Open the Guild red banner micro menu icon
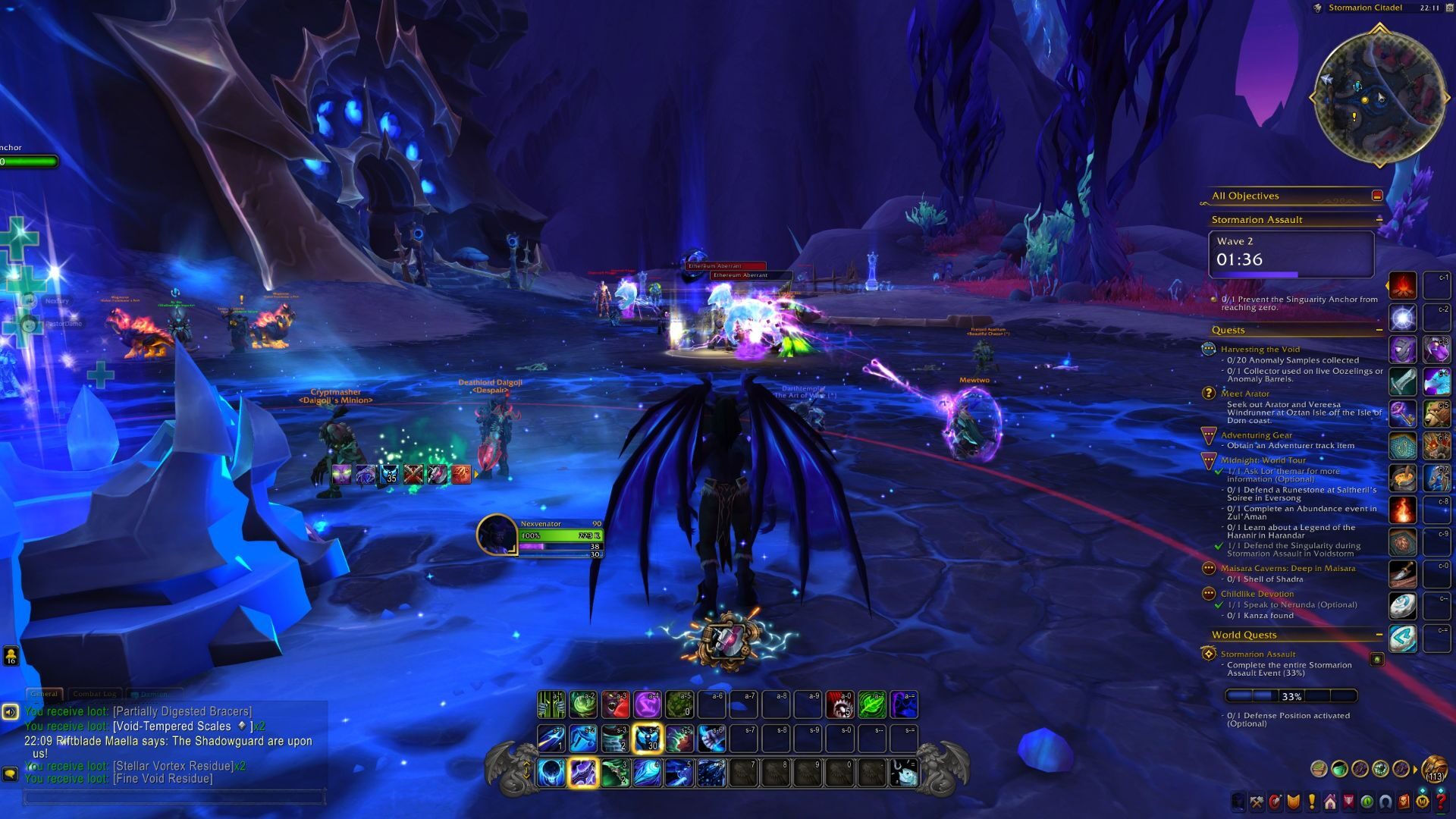Screen dimensions: 1456x819 [x=1348, y=799]
